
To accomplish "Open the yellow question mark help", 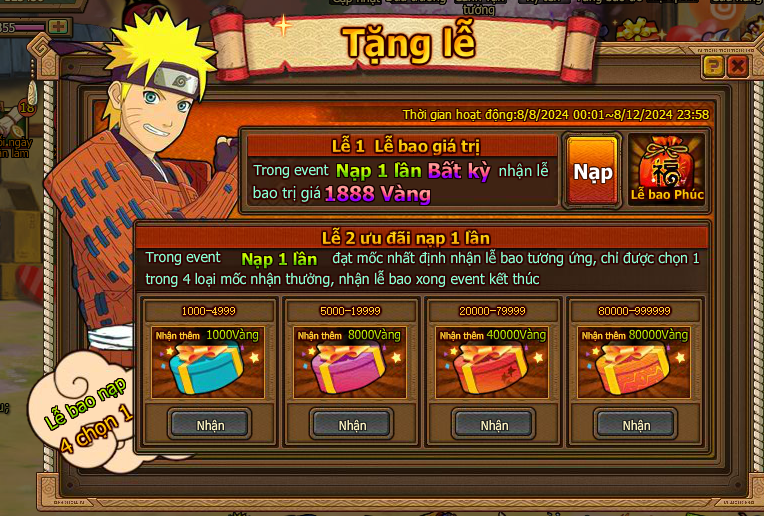I will [x=713, y=67].
